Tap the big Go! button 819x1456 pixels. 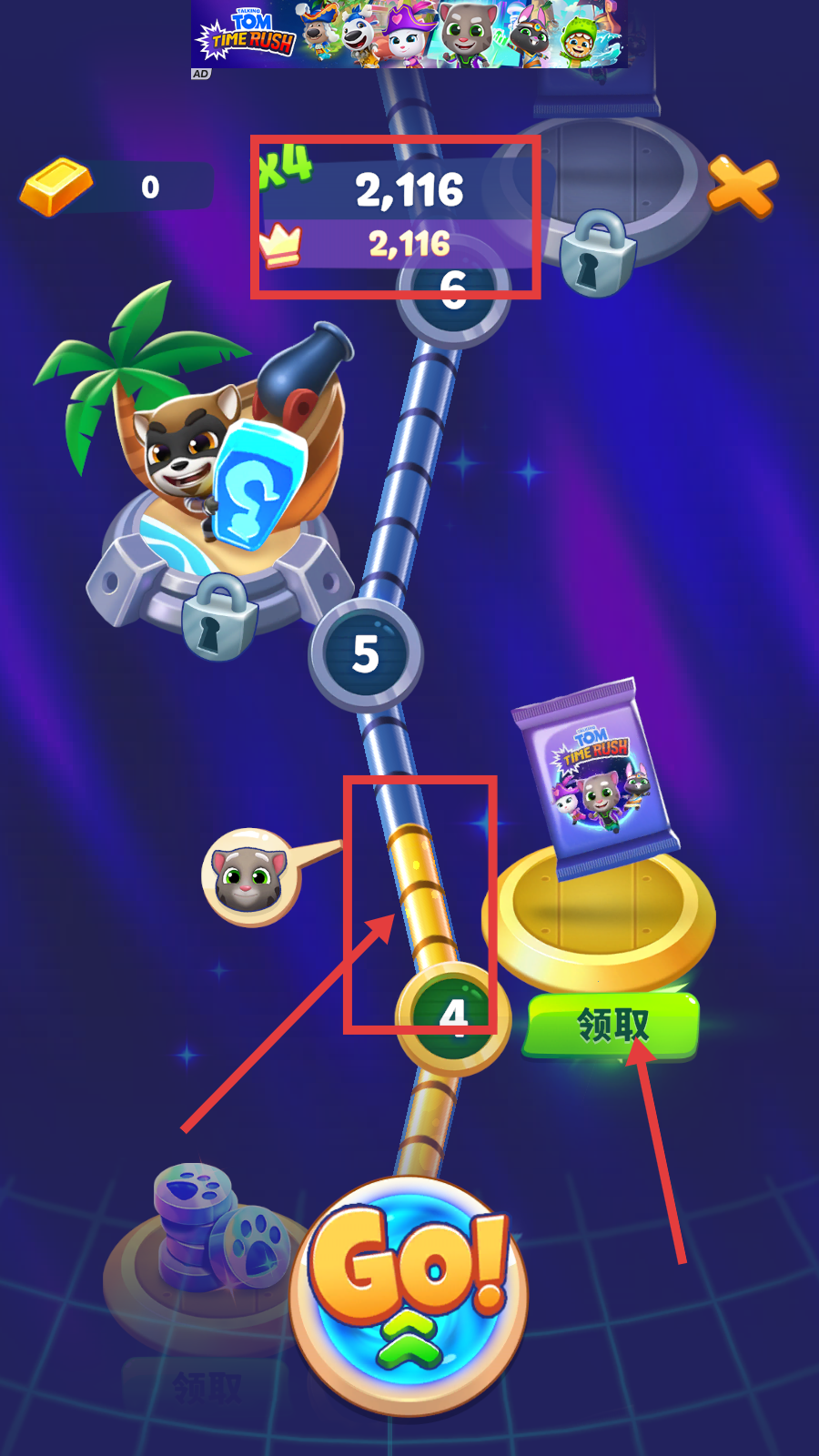point(409,1294)
